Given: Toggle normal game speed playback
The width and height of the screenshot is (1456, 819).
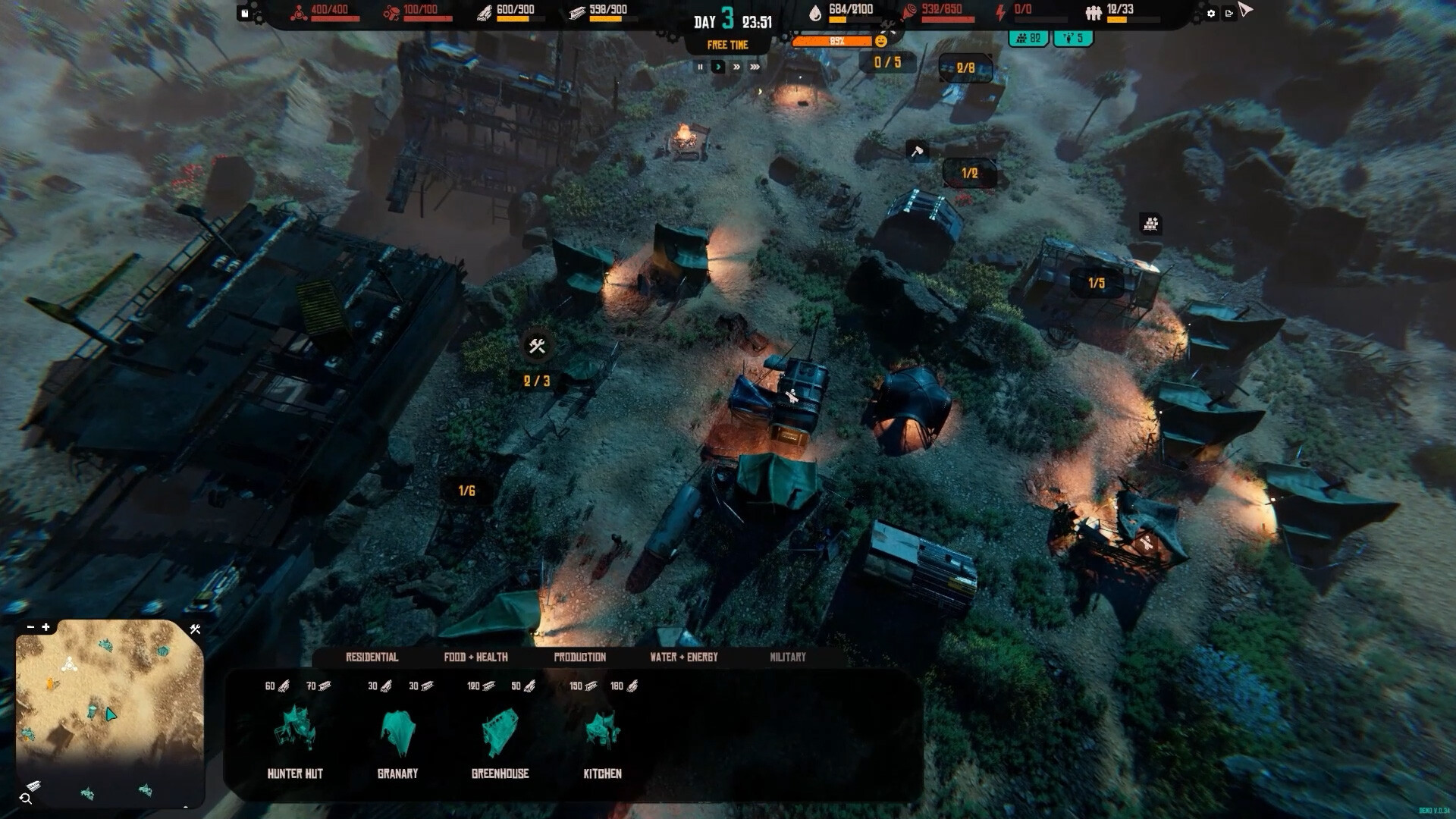Looking at the screenshot, I should pos(717,67).
